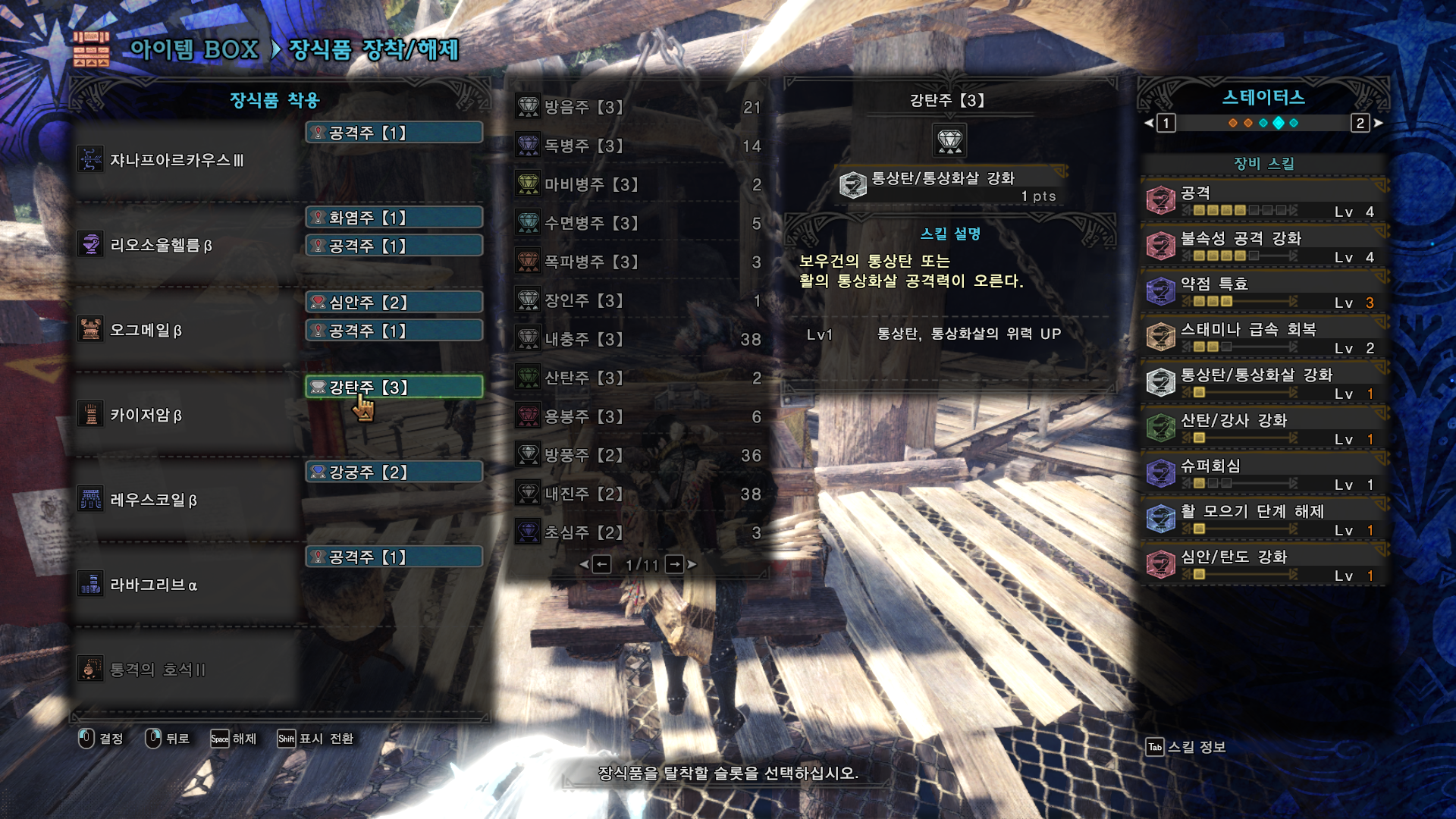Go to the next decoration list page

pyautogui.click(x=675, y=564)
